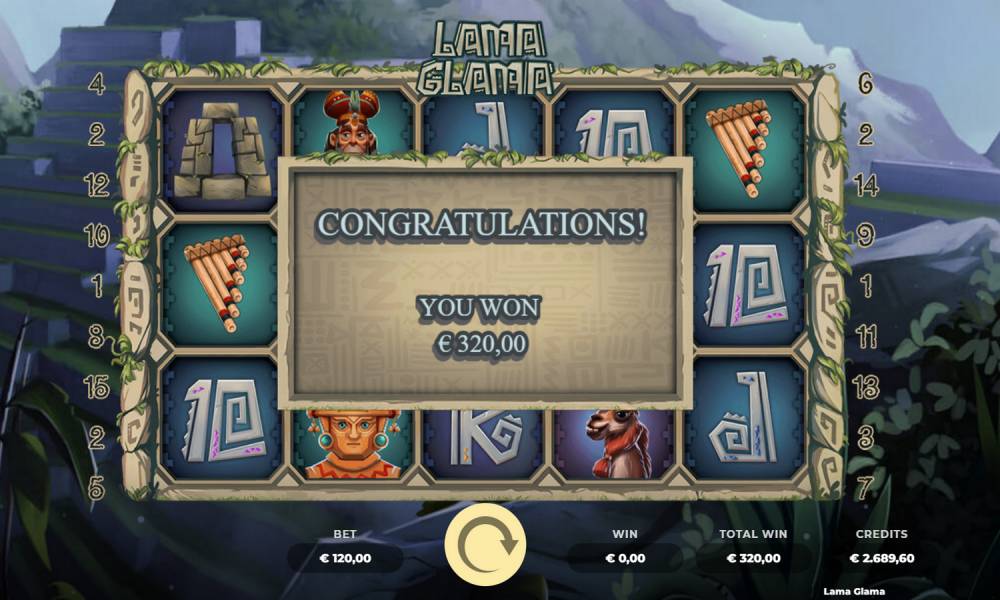Dismiss the Congratulations win popup
The width and height of the screenshot is (1000, 600).
pos(484,281)
